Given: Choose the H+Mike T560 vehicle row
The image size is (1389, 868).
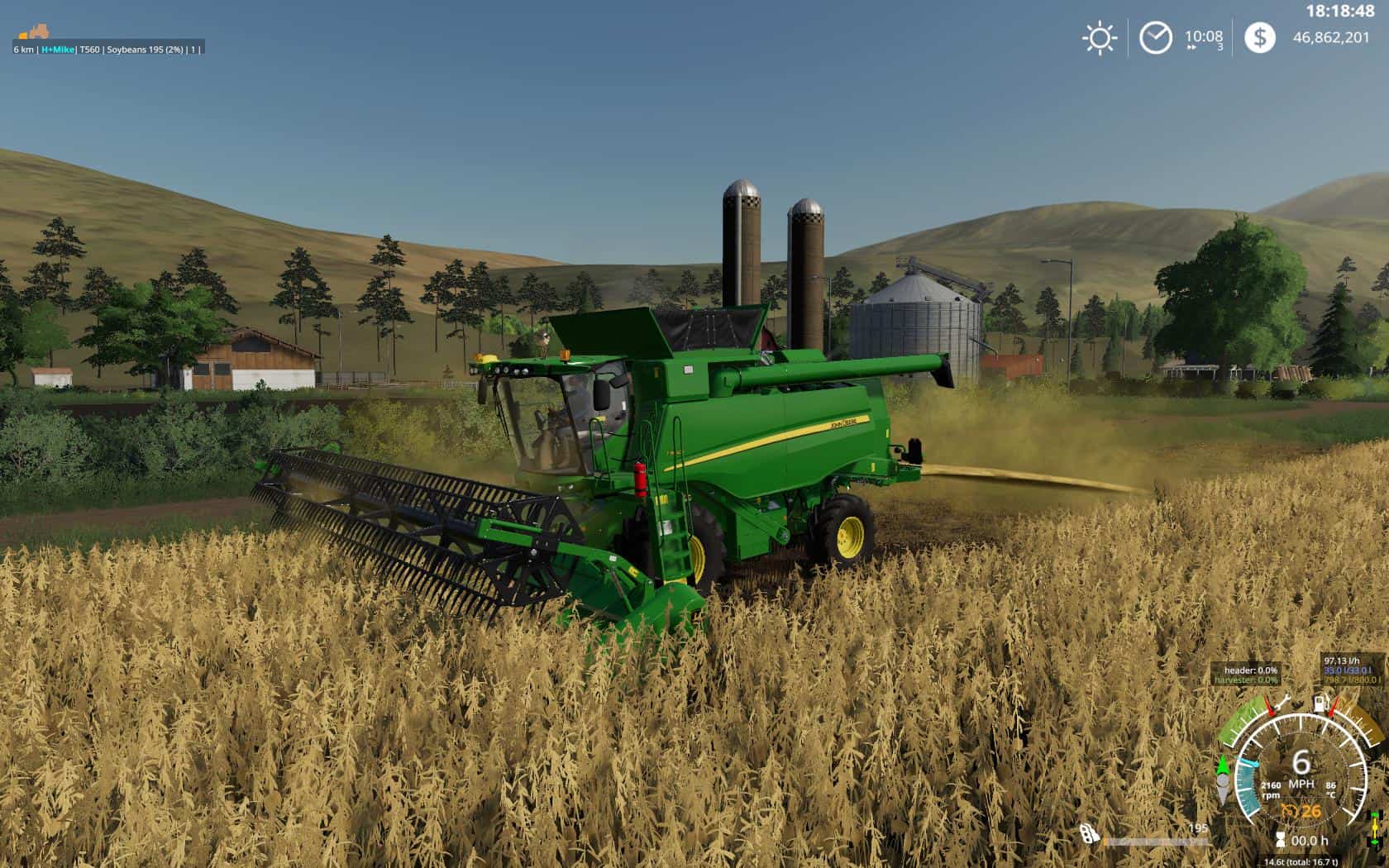Looking at the screenshot, I should (107, 50).
